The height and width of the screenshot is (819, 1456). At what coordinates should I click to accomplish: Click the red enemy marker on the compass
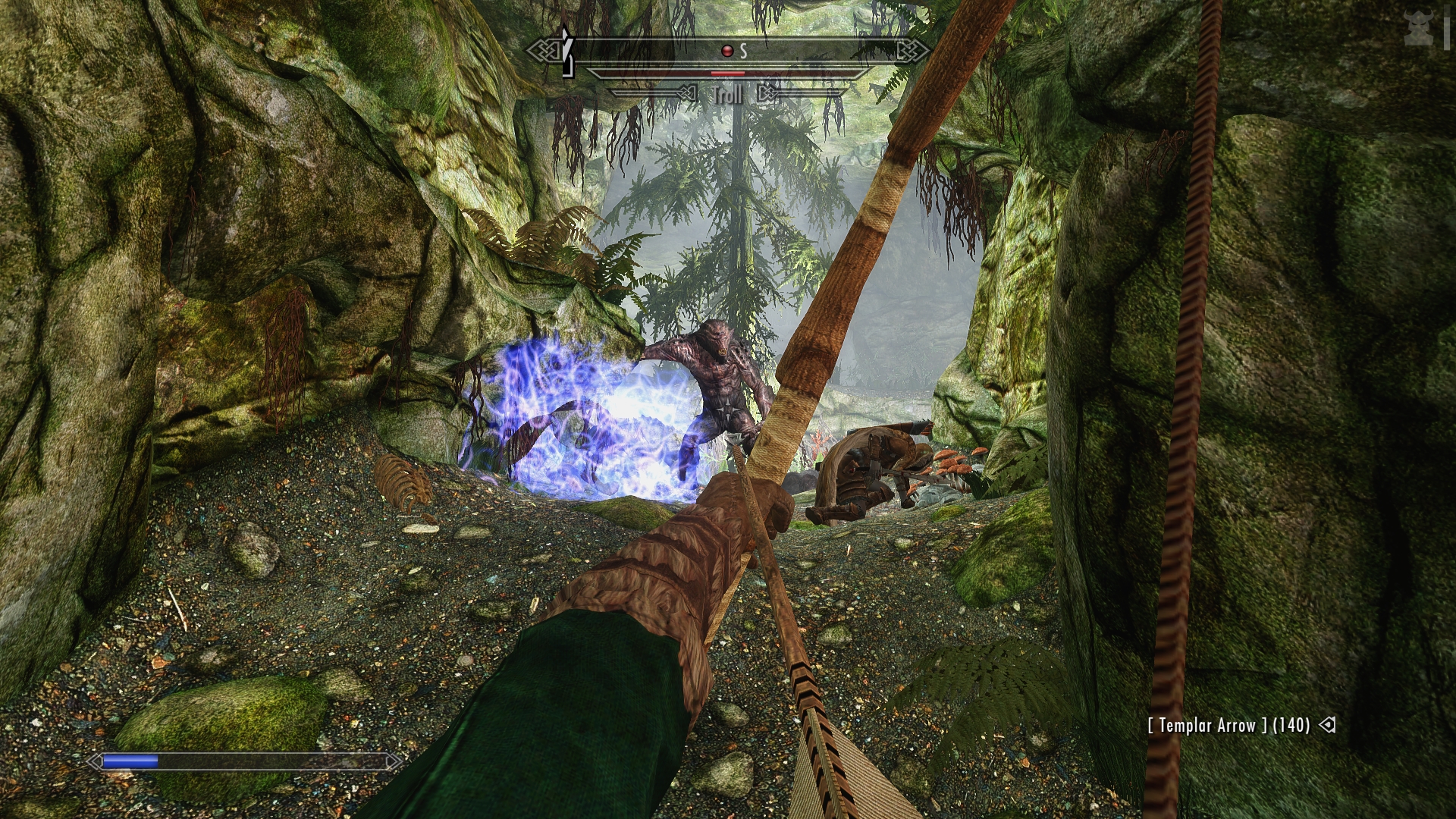[x=727, y=51]
